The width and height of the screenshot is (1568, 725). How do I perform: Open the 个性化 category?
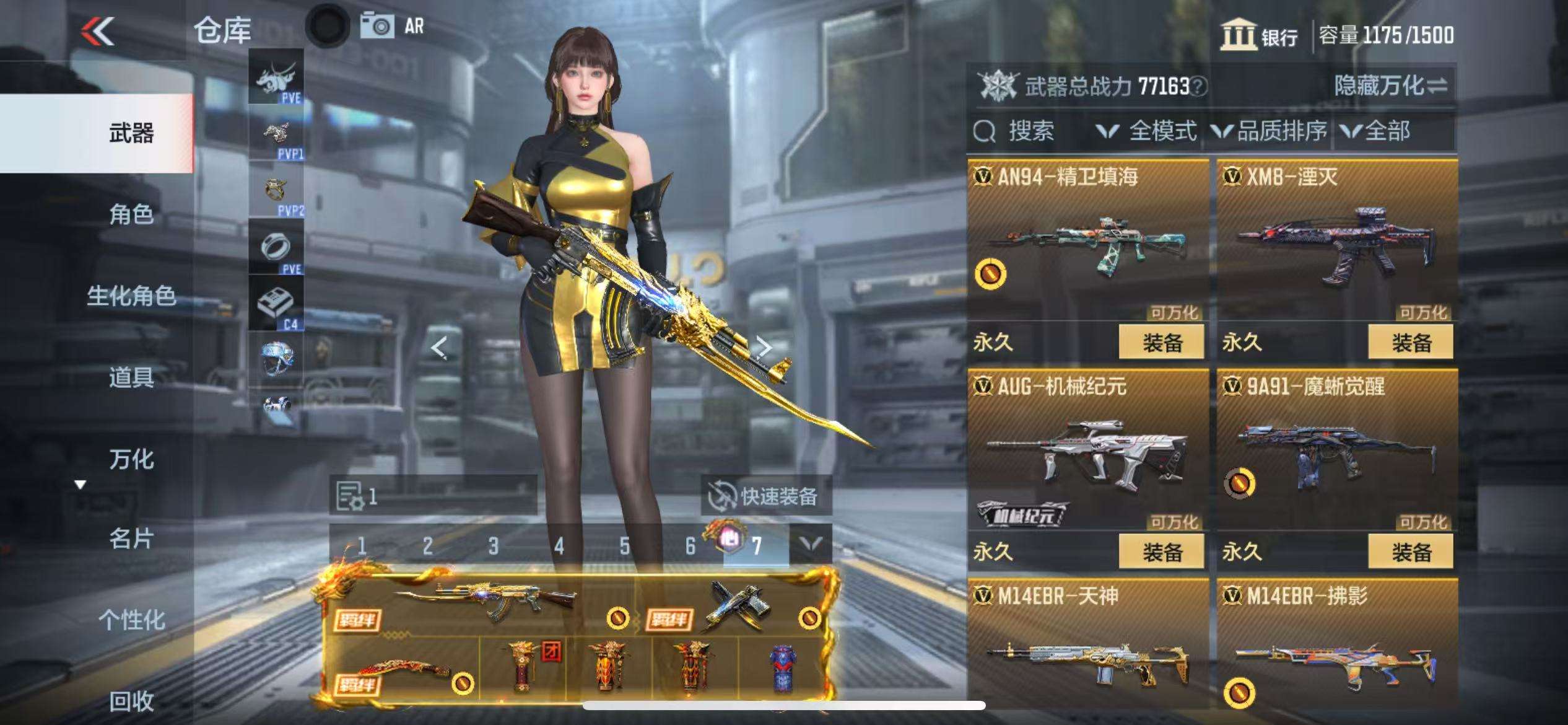[131, 620]
